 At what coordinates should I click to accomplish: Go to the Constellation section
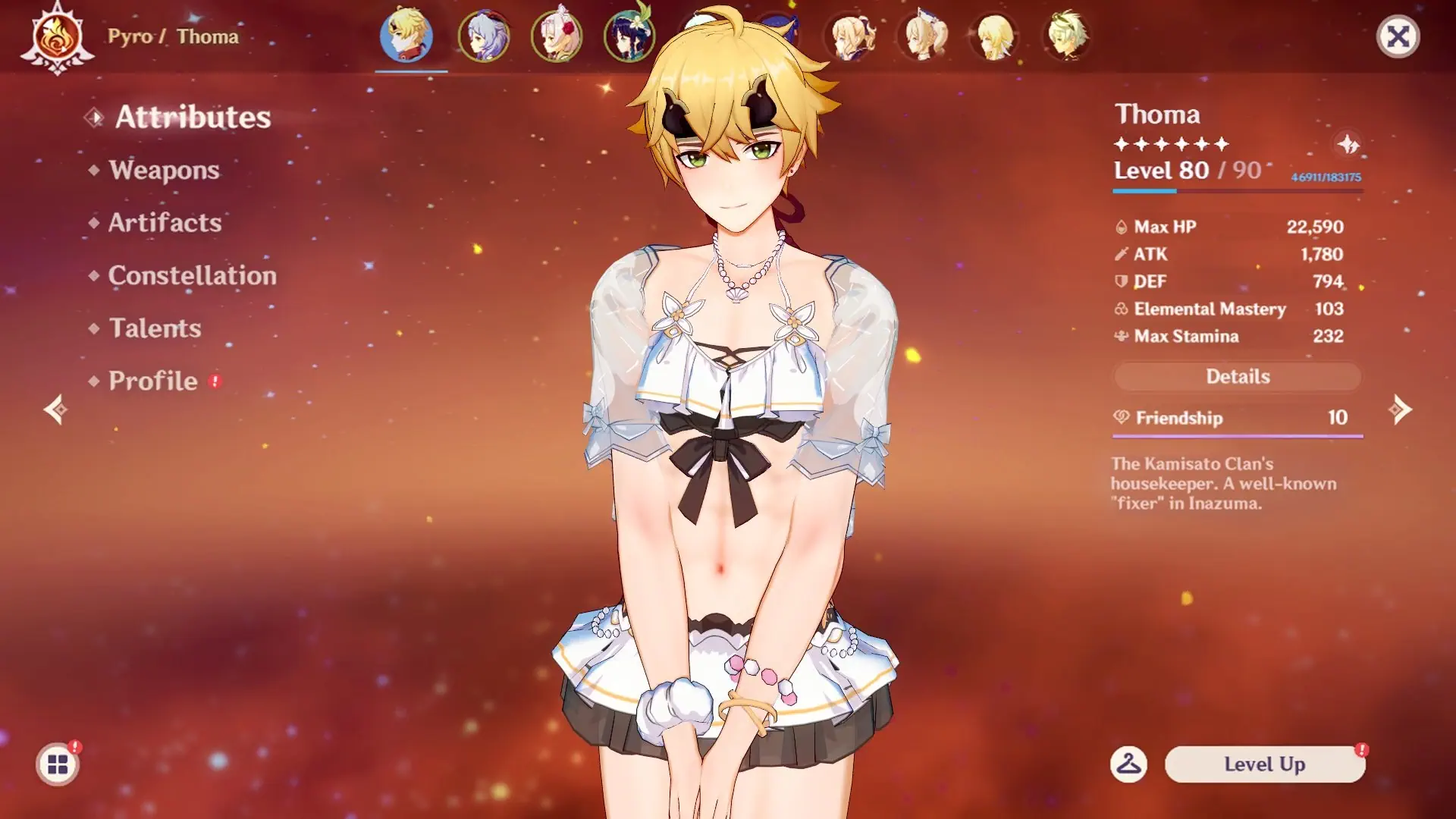[x=192, y=275]
